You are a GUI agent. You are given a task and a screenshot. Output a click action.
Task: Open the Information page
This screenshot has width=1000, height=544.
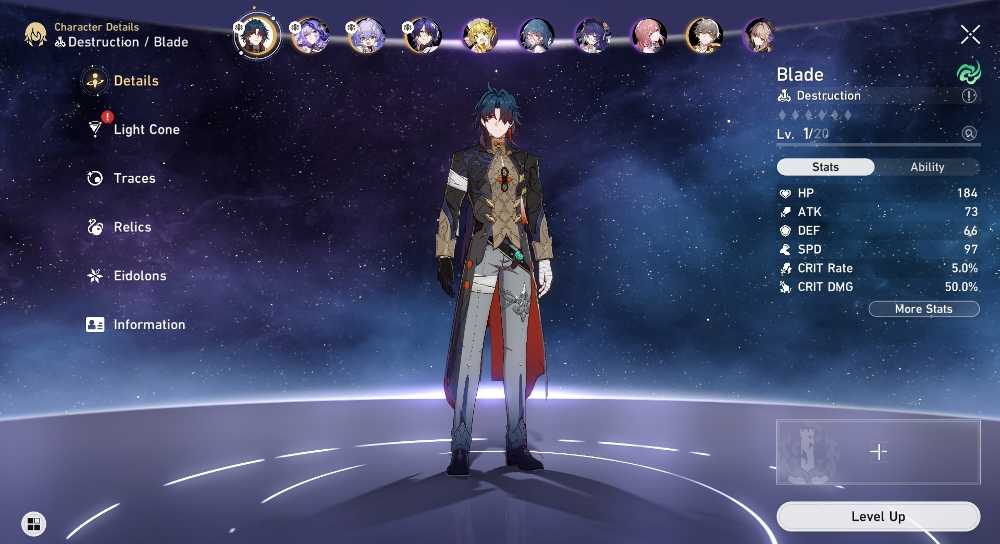coord(148,325)
